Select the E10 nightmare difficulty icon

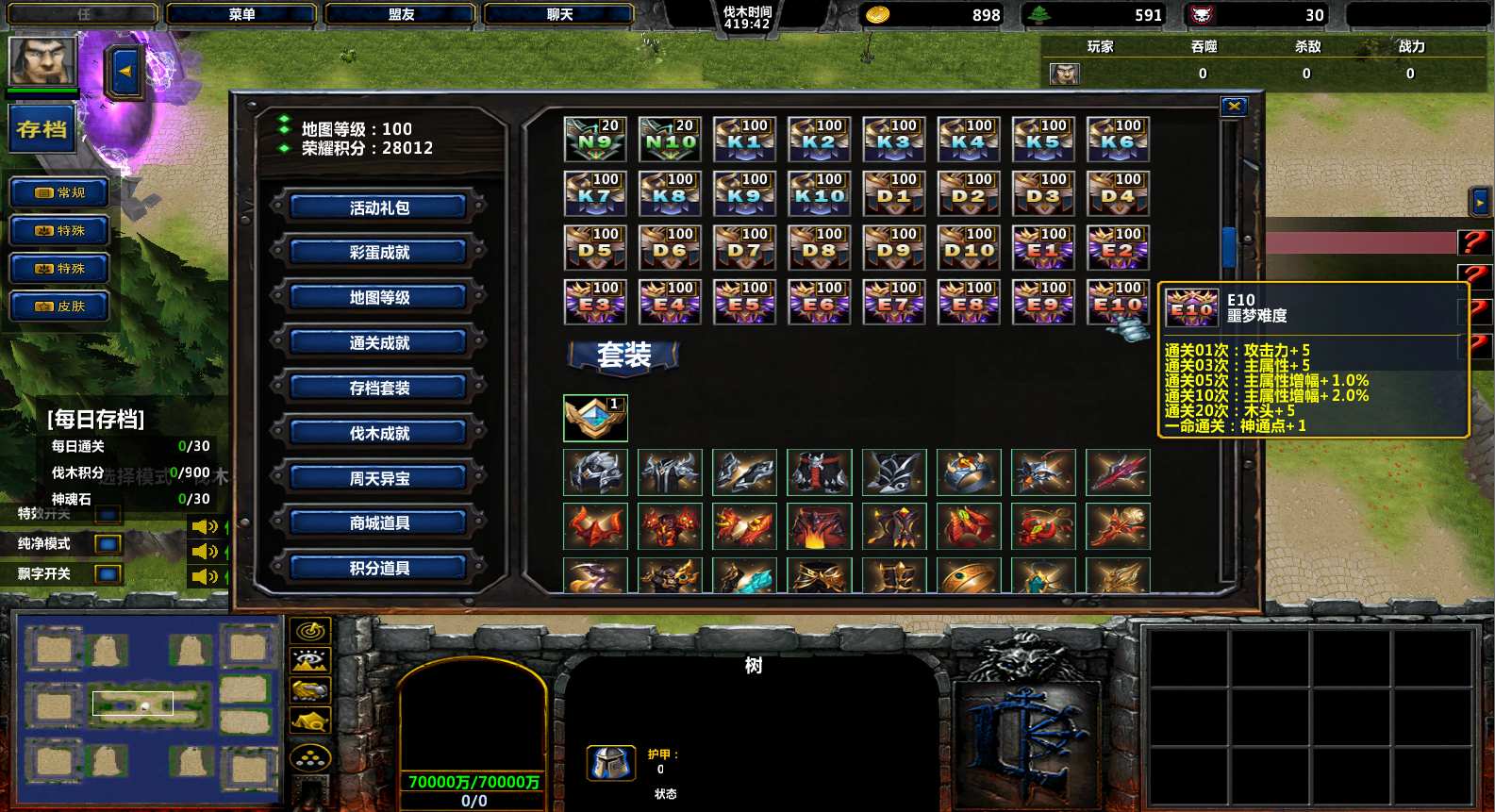[1118, 303]
